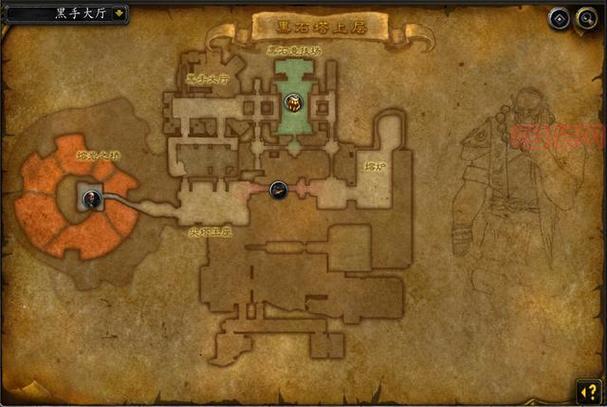Open the question mark help button
Image resolution: width=607 pixels, height=407 pixels.
[587, 388]
